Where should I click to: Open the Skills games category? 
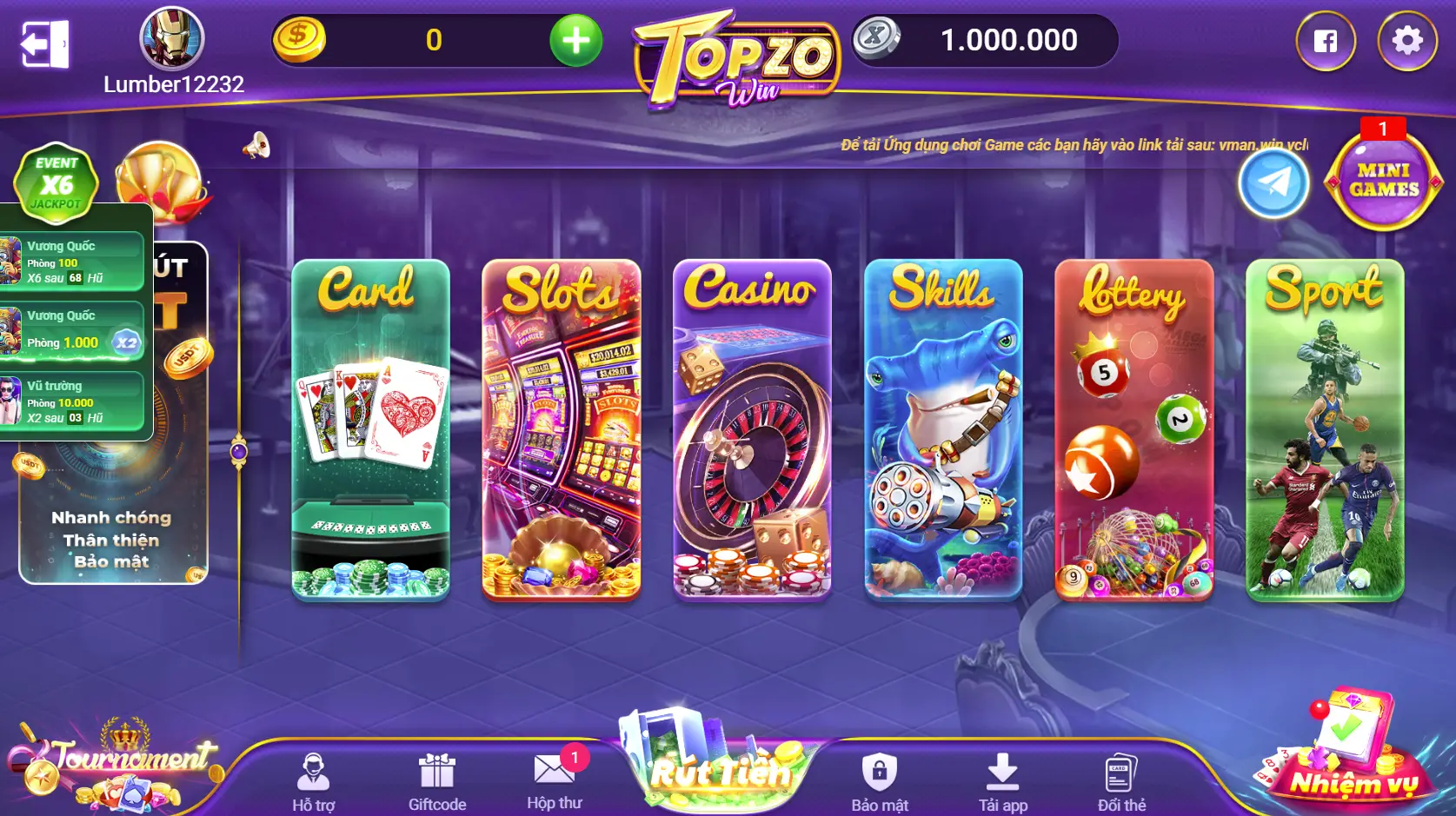[x=943, y=429]
